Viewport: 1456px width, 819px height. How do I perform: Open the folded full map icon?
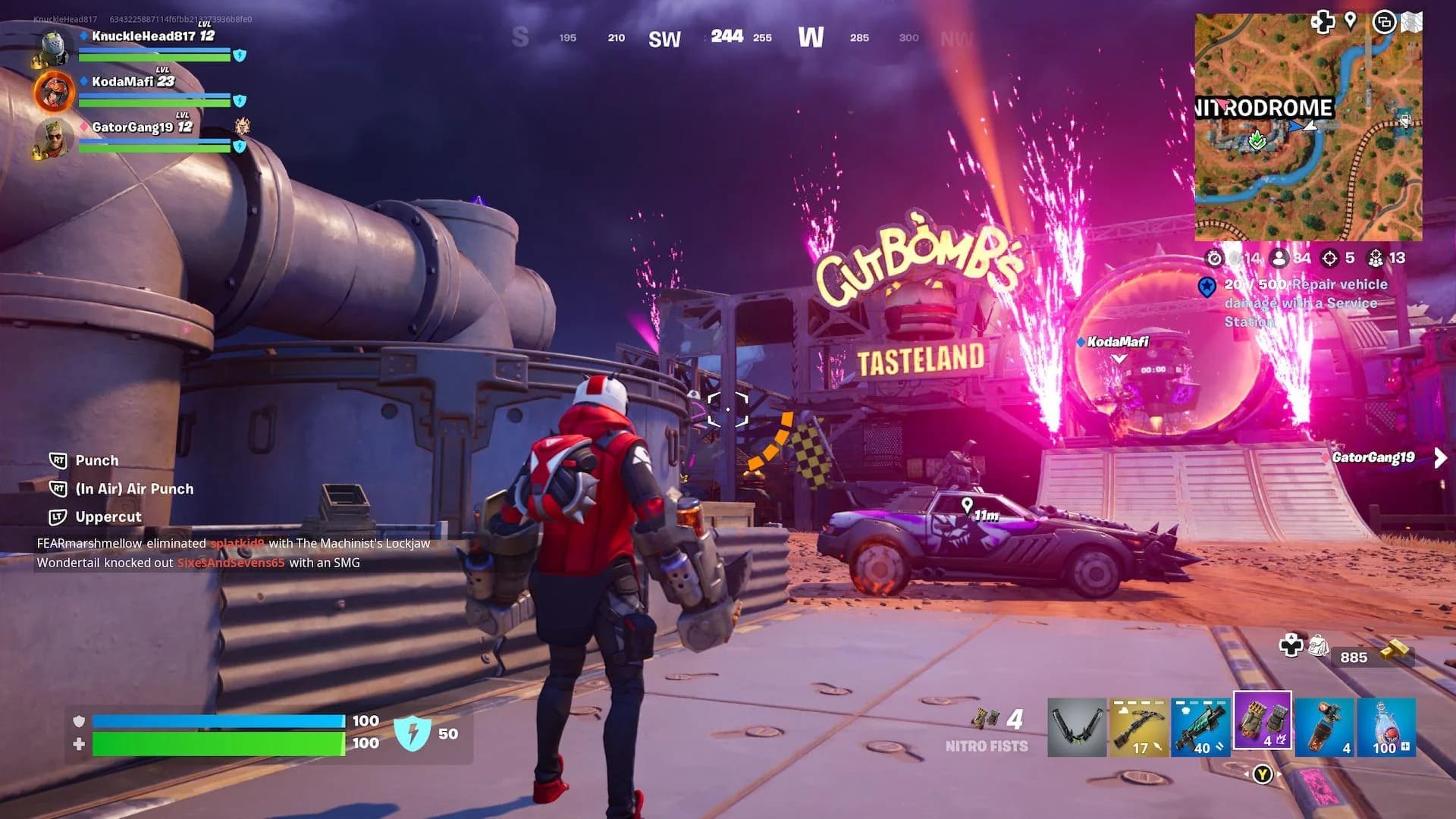point(1411,22)
